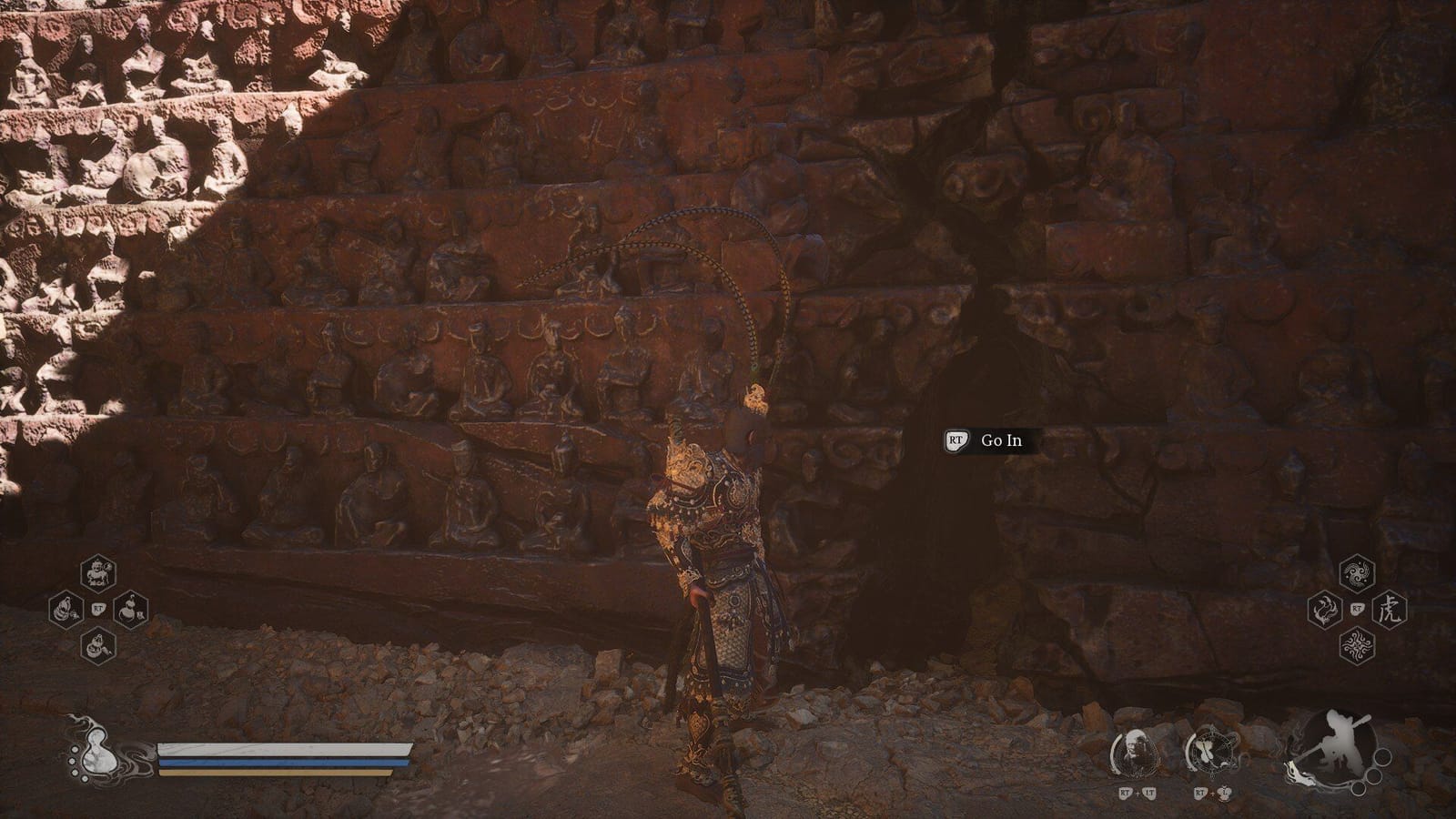Select the gourd drink icon with RB prompt
This screenshot has height=819, width=1456.
coord(129,609)
